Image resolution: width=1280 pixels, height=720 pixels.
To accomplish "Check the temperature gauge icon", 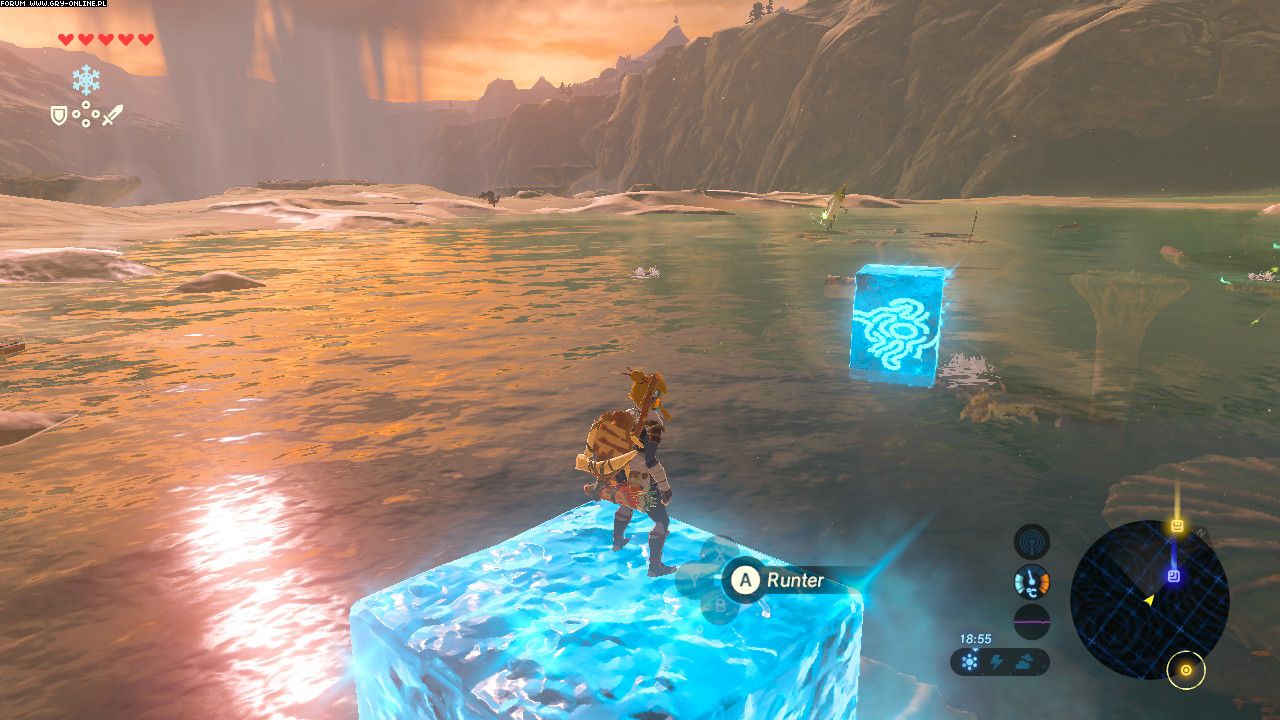I will coord(1031,581).
